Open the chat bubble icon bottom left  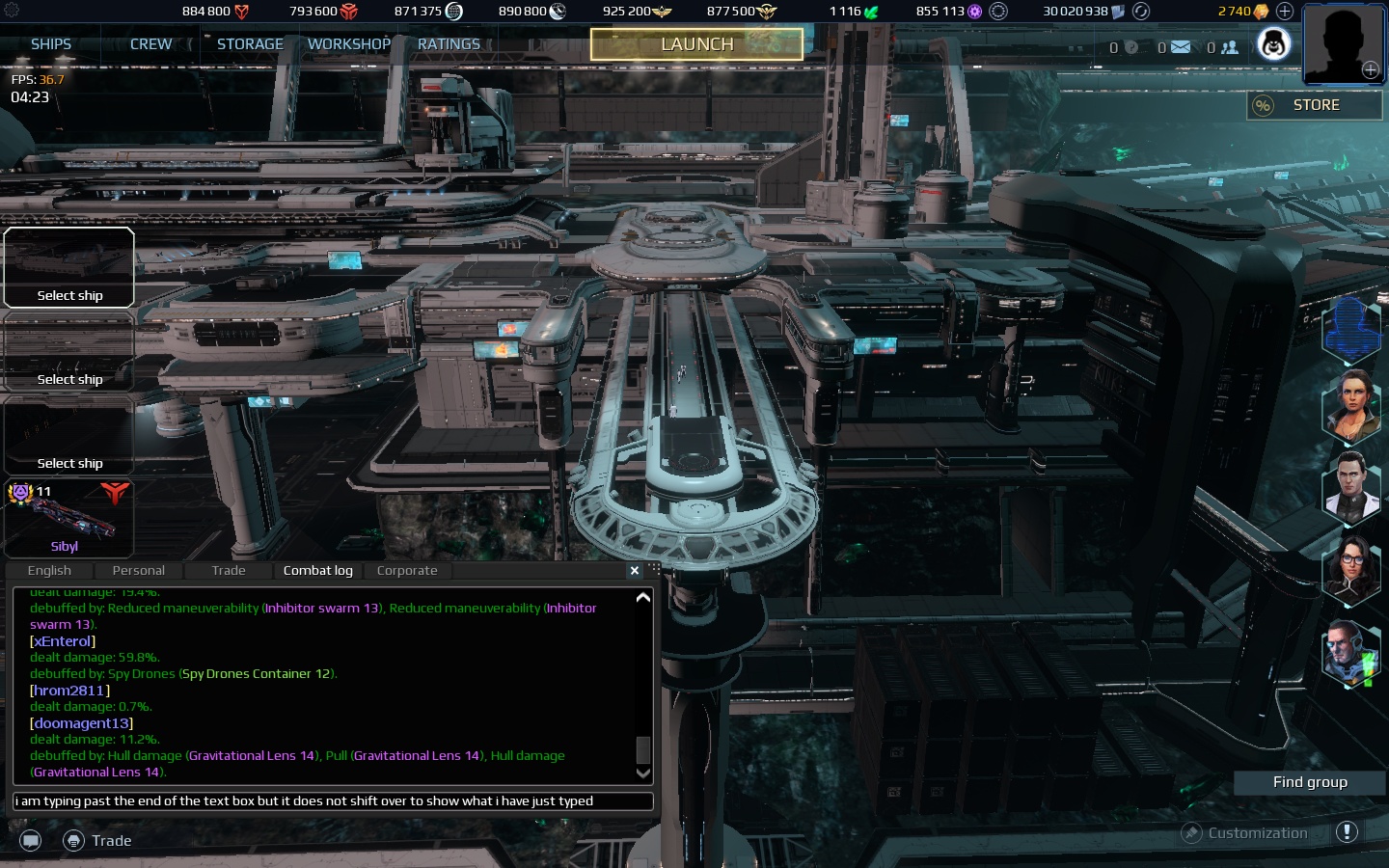click(30, 840)
